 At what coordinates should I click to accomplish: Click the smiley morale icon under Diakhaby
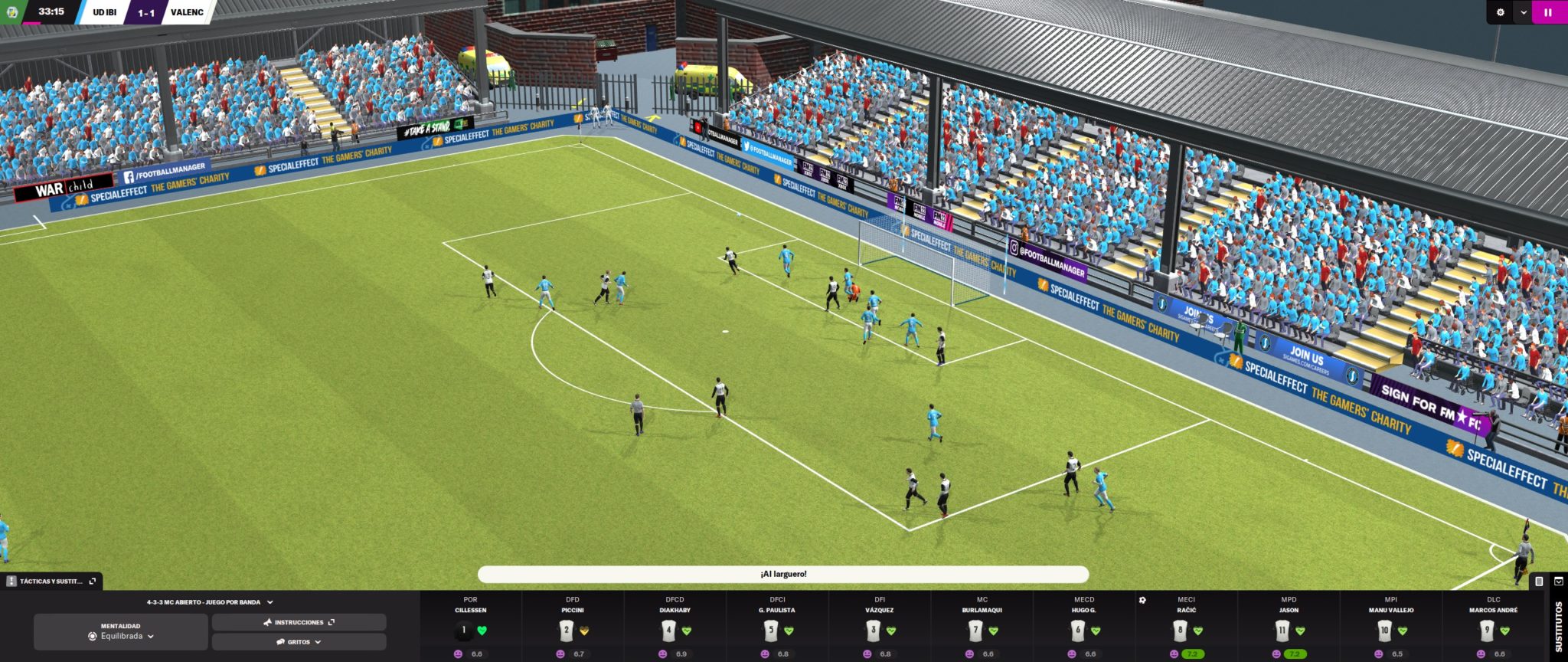coord(661,654)
